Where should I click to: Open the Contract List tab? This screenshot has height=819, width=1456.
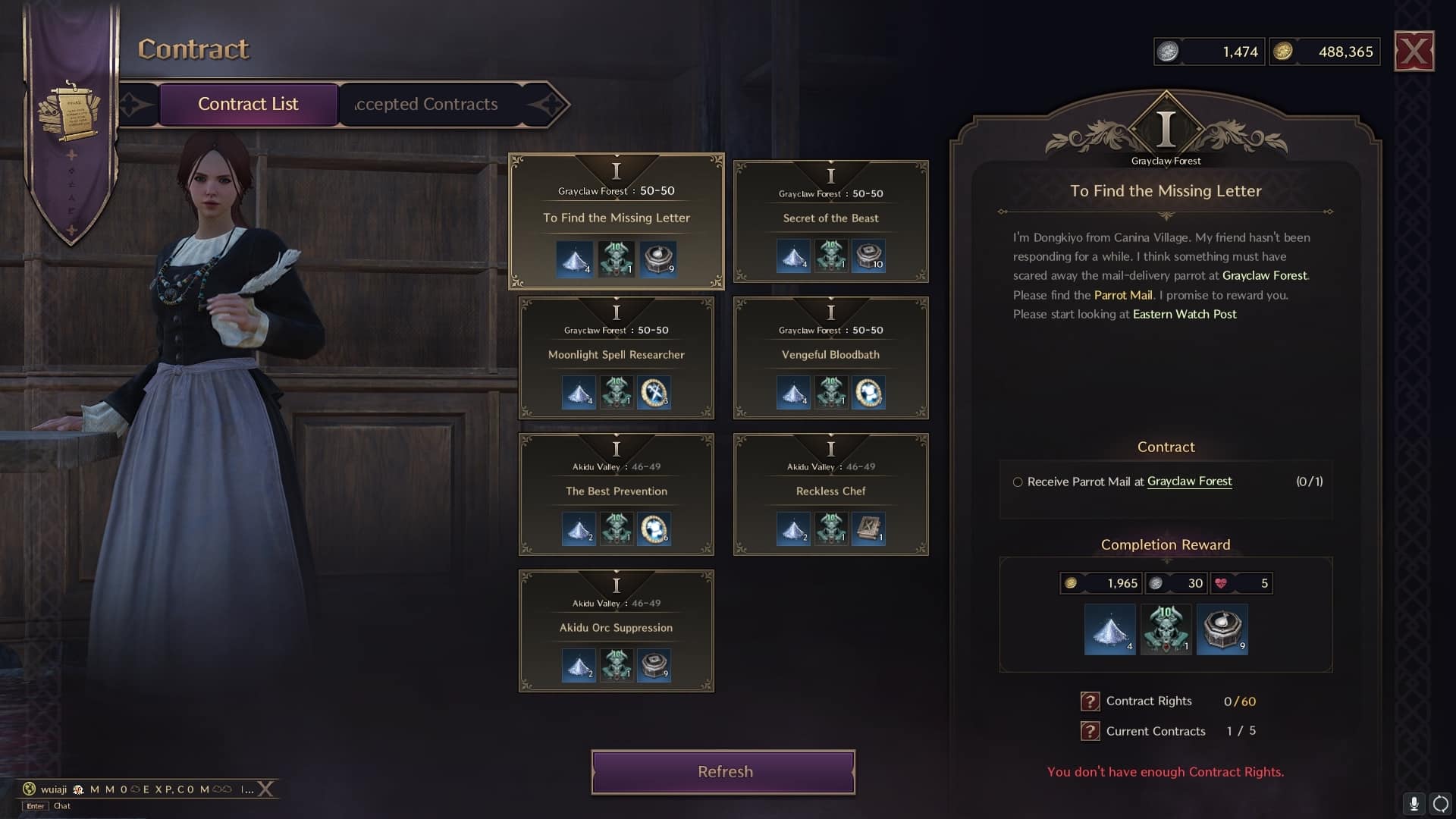(x=248, y=104)
